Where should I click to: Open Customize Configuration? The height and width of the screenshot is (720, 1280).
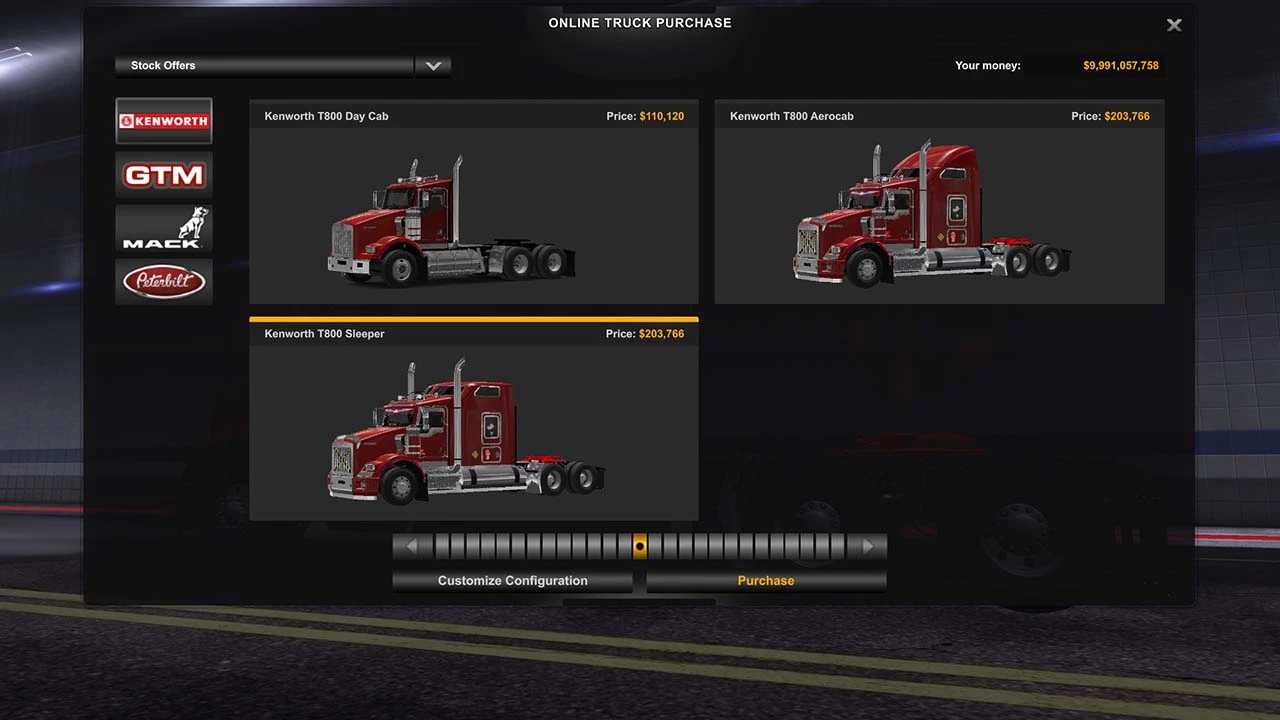(x=512, y=581)
